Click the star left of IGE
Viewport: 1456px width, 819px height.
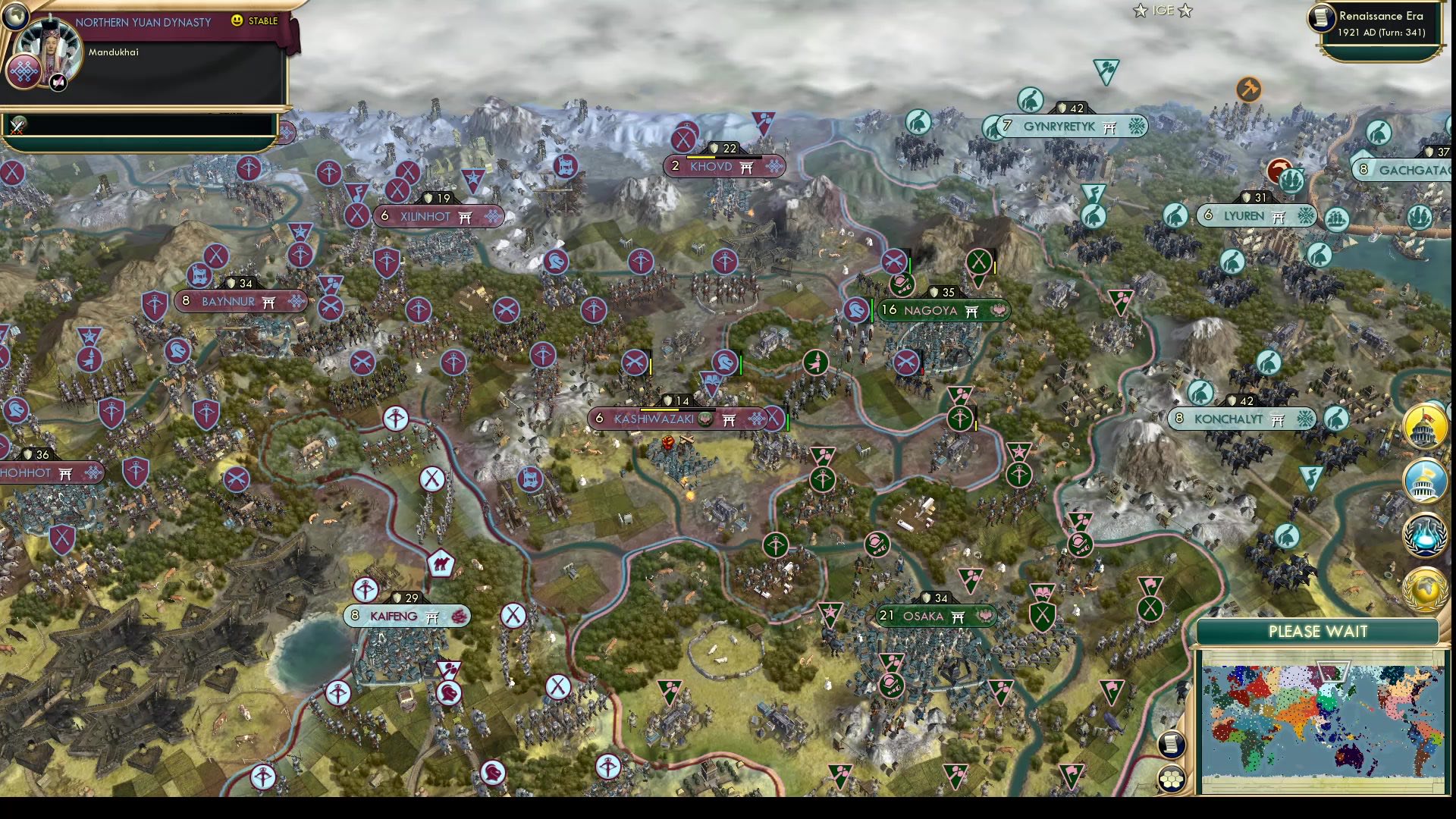tap(1141, 11)
